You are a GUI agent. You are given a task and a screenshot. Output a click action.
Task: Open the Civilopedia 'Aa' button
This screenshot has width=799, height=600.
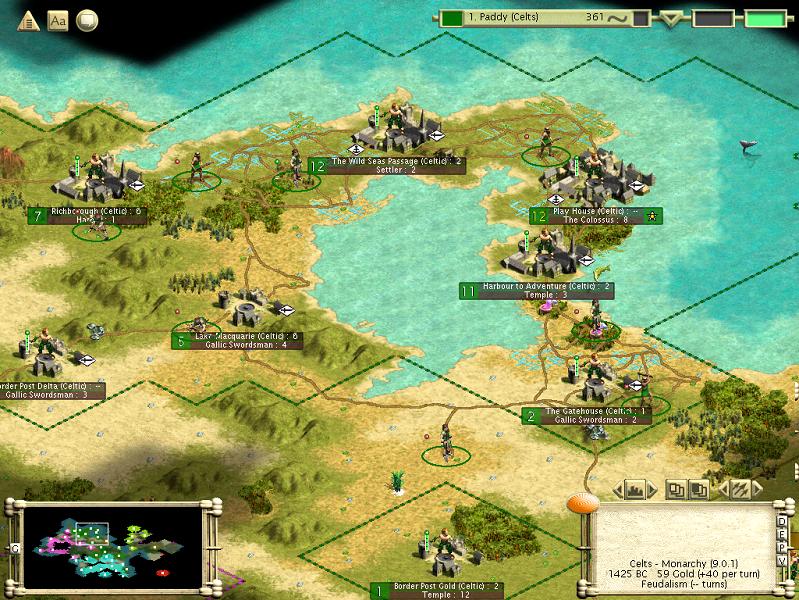57,20
